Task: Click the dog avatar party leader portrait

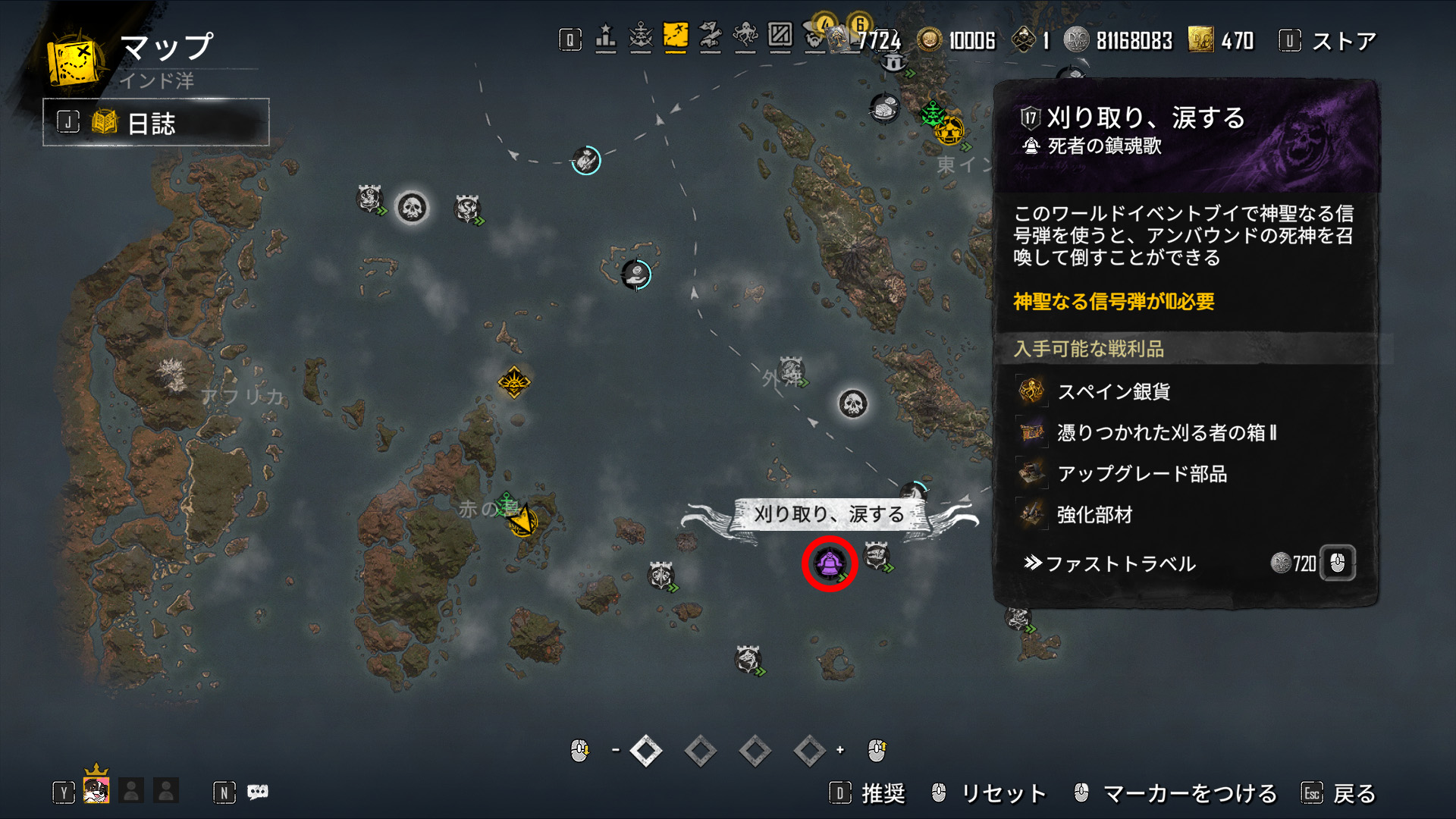Action: 96,790
